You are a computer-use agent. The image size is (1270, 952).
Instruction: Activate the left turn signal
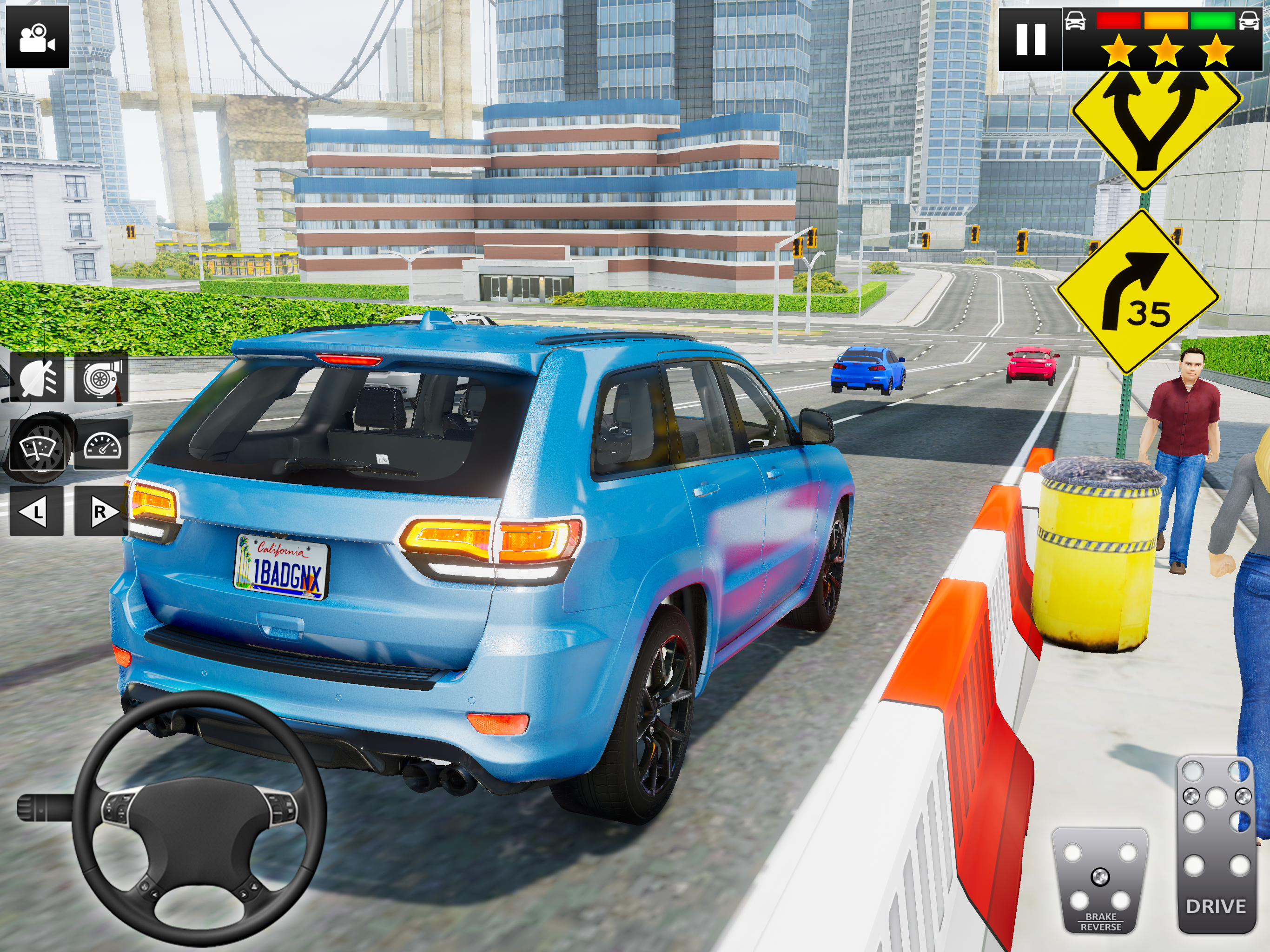pos(36,511)
